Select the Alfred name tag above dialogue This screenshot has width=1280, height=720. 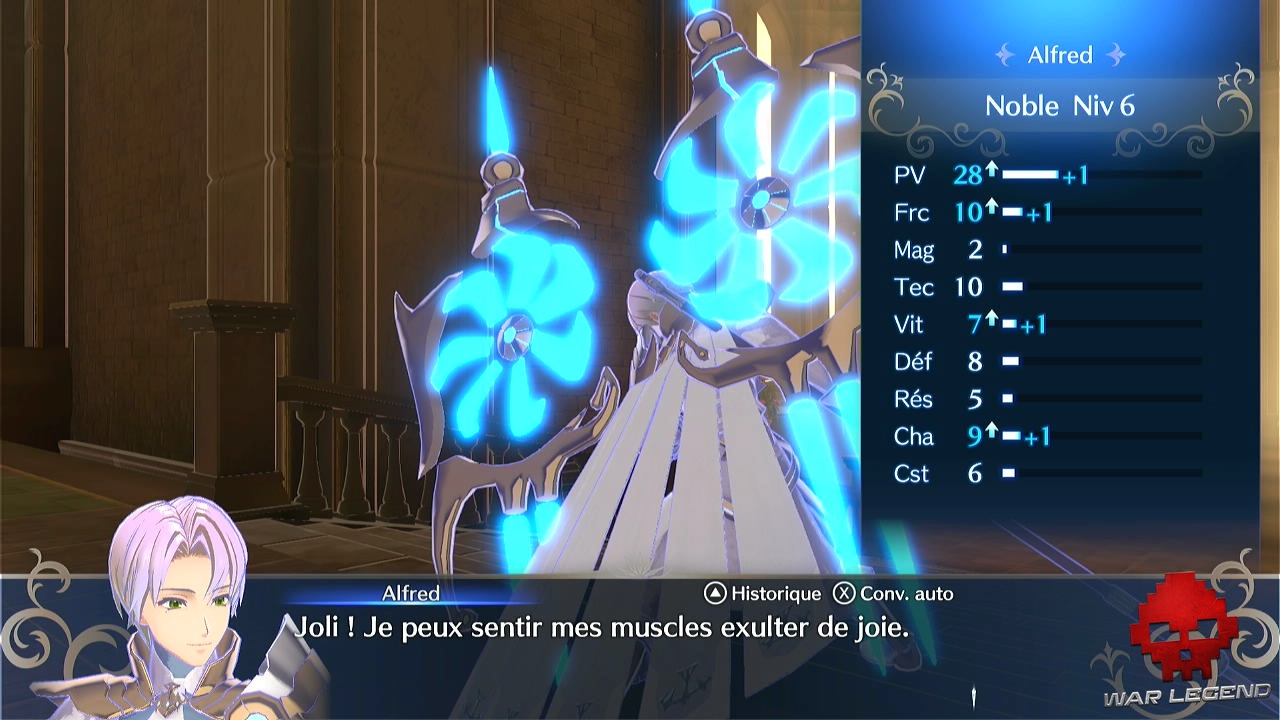tap(410, 593)
